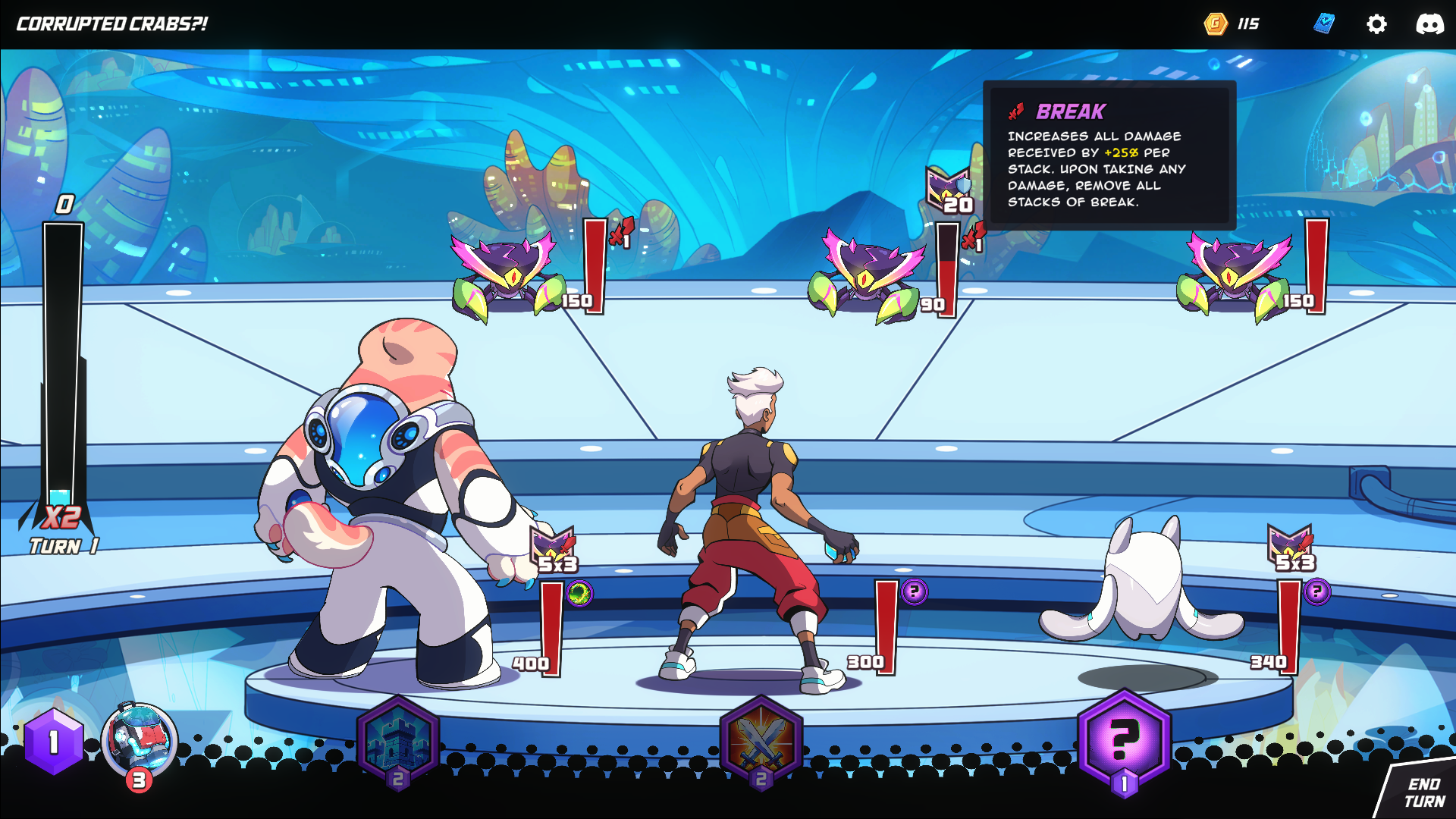The image size is (1456, 819).
Task: Open the Settings gear menu
Action: point(1377,24)
